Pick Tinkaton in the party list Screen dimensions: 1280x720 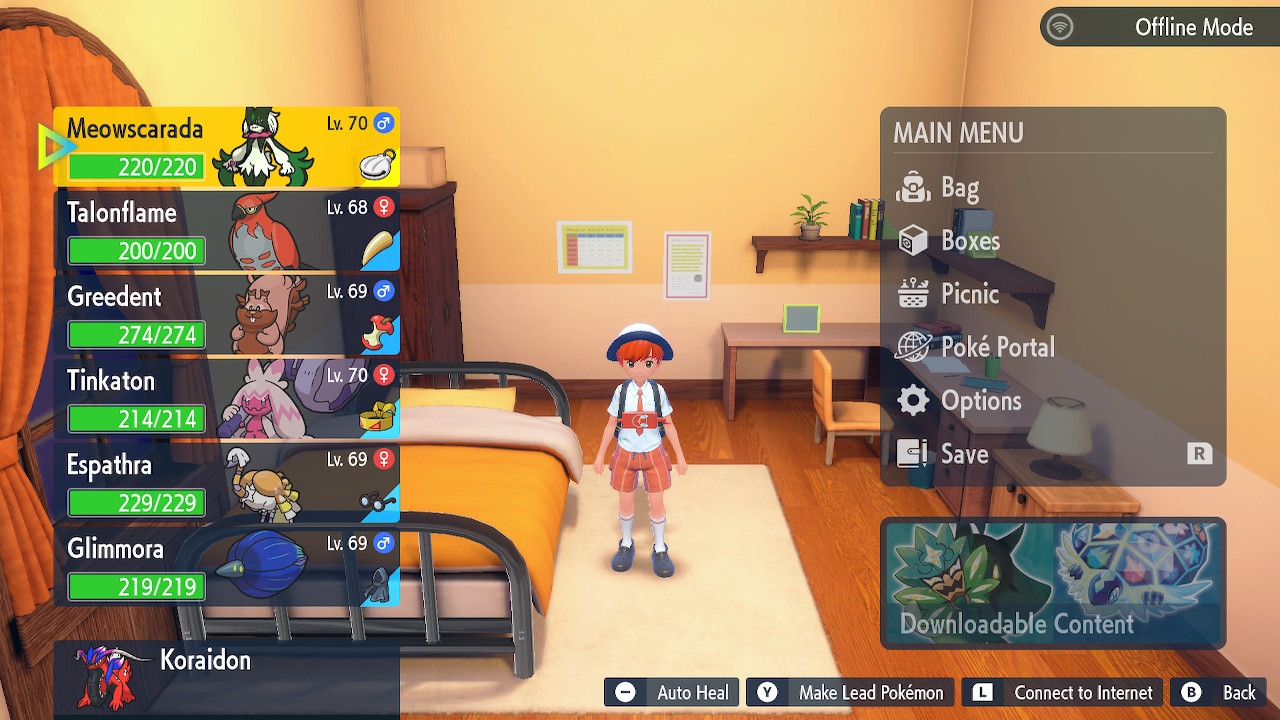point(228,400)
